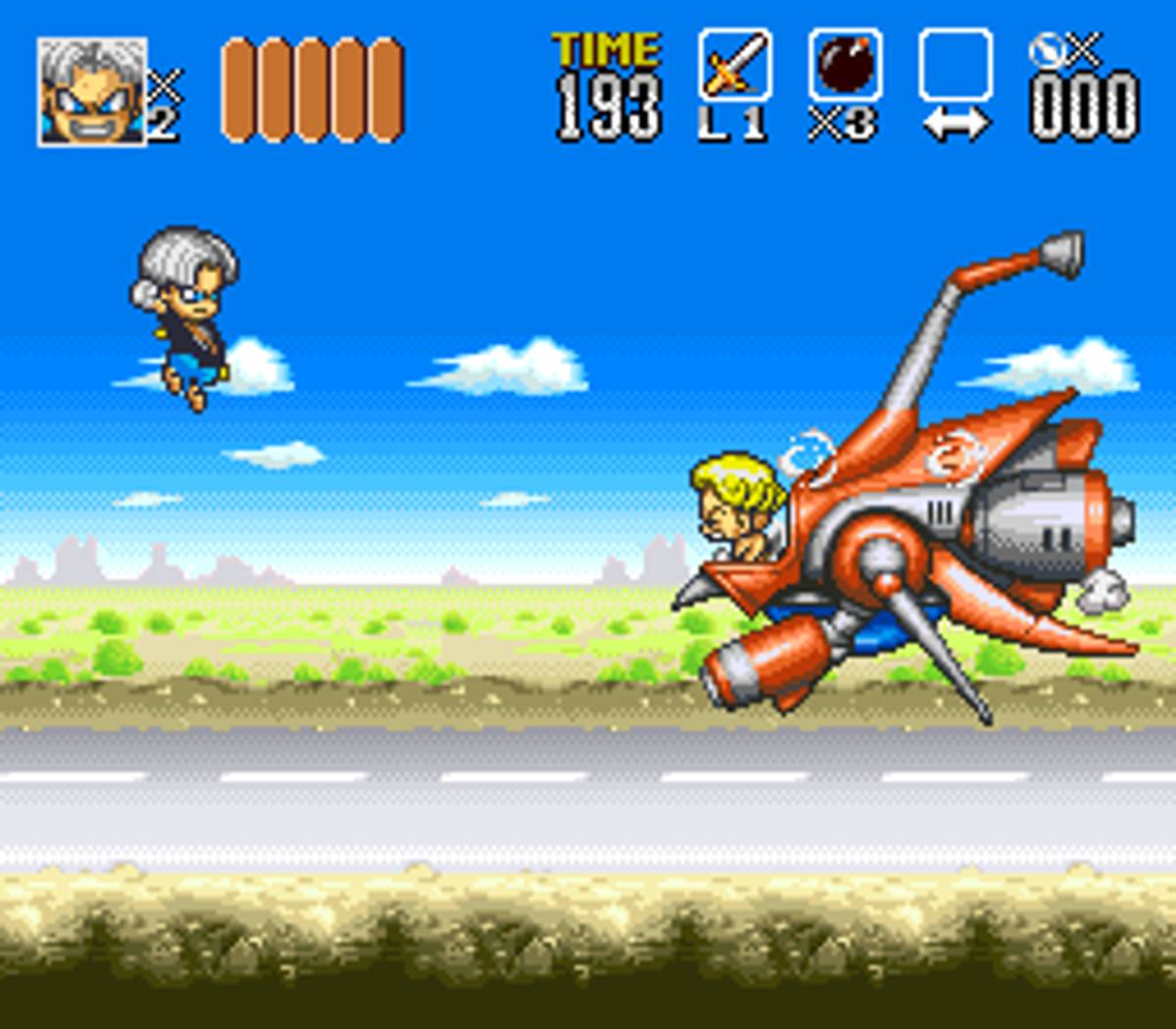Choose the bomb item slot
This screenshot has height=1029, width=1176.
pyautogui.click(x=845, y=66)
